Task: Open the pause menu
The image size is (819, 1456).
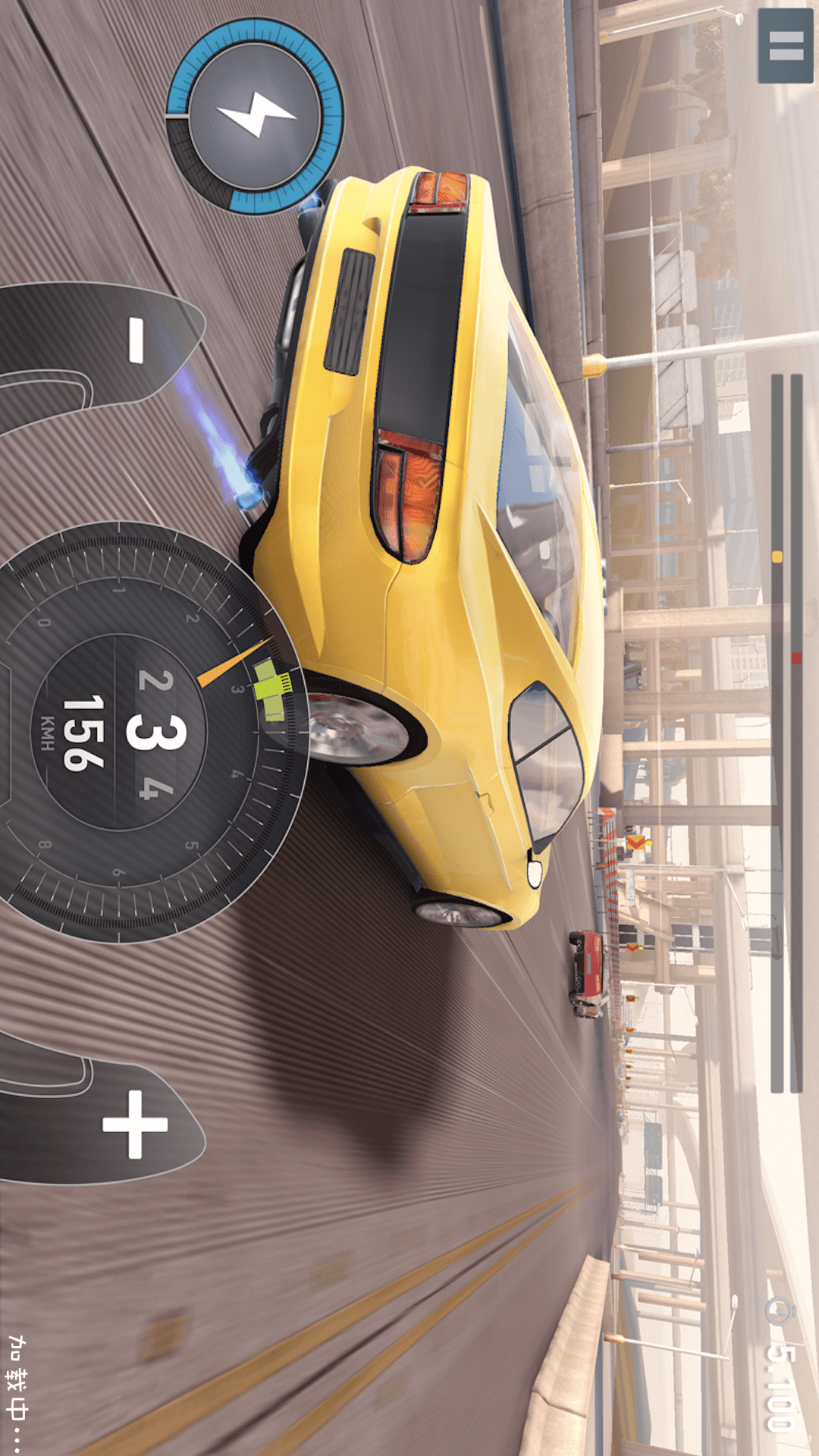Action: coord(786,45)
